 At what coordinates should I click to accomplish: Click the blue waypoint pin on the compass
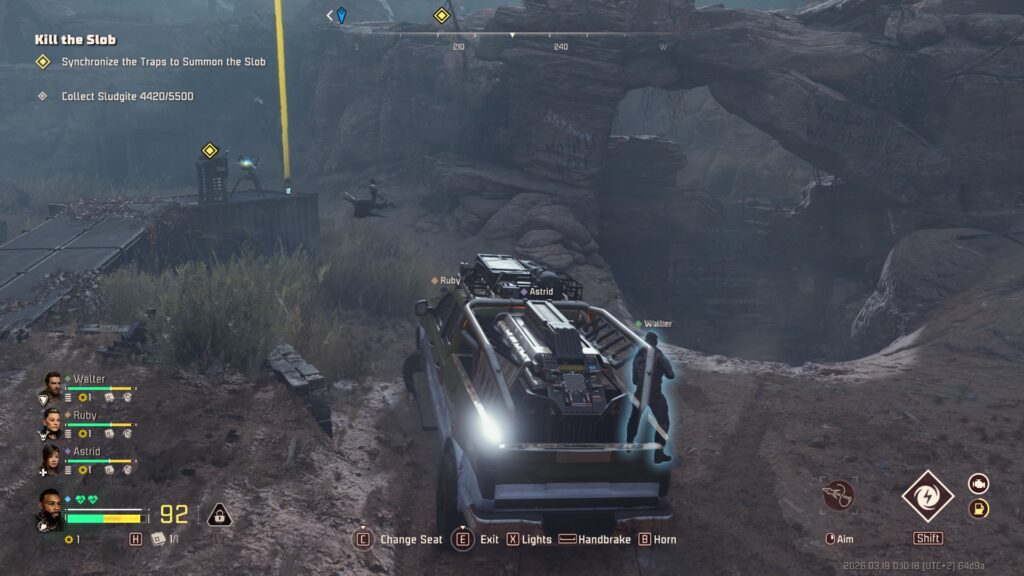pyautogui.click(x=341, y=15)
